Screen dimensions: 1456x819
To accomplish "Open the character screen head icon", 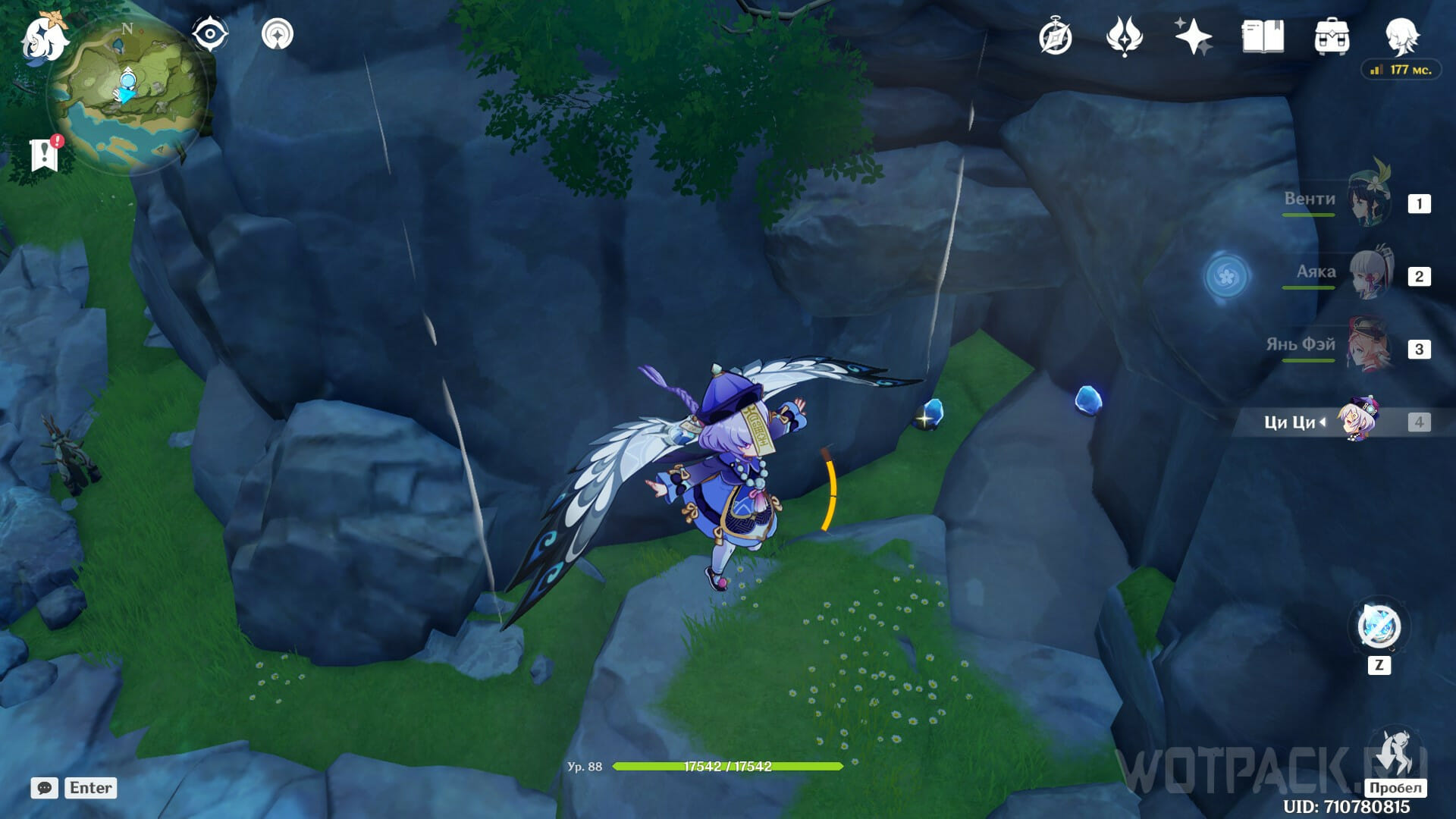I will point(1401,36).
